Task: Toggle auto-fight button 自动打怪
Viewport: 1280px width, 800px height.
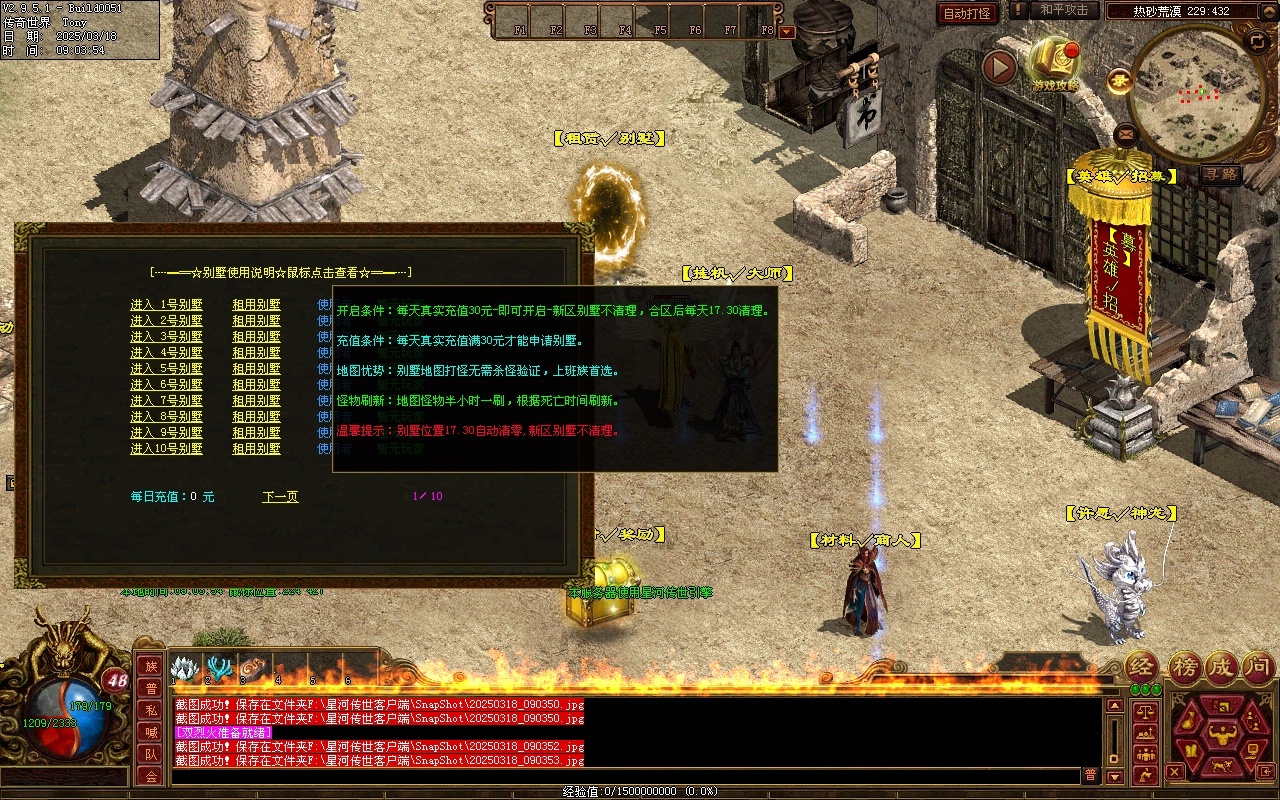Action: coord(968,13)
